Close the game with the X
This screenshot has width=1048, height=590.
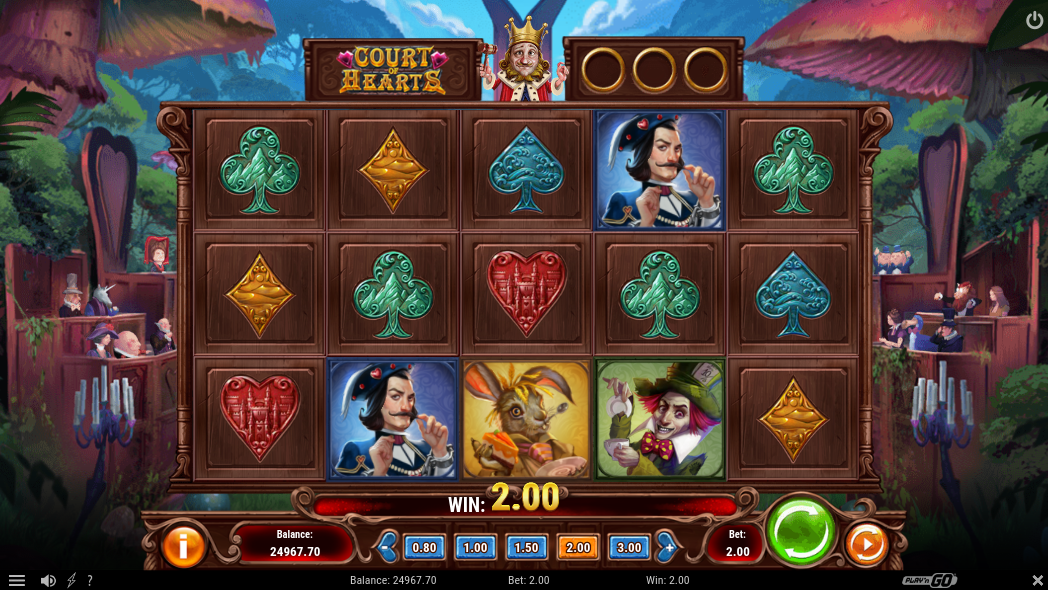coord(1036,580)
